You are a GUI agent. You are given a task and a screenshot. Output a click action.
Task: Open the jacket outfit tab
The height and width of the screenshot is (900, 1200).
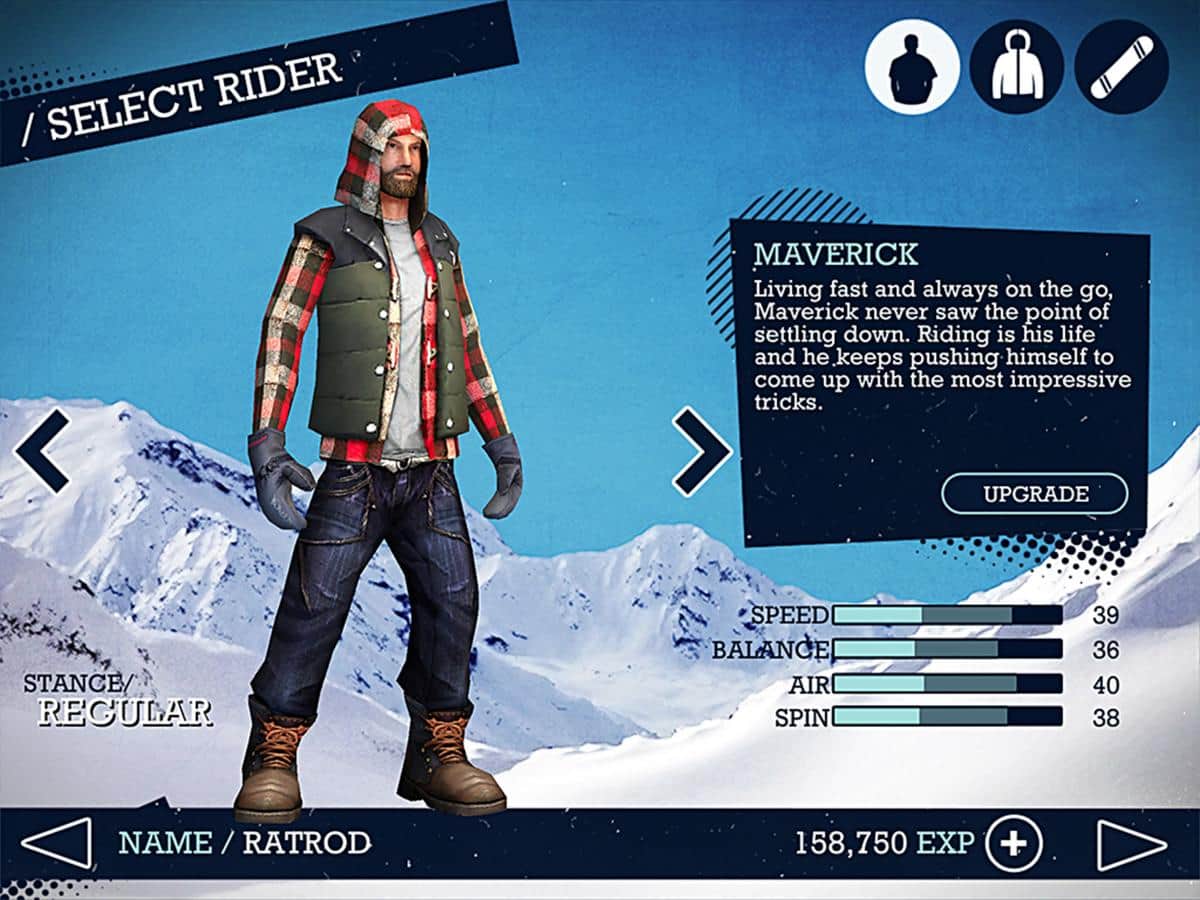(1016, 67)
